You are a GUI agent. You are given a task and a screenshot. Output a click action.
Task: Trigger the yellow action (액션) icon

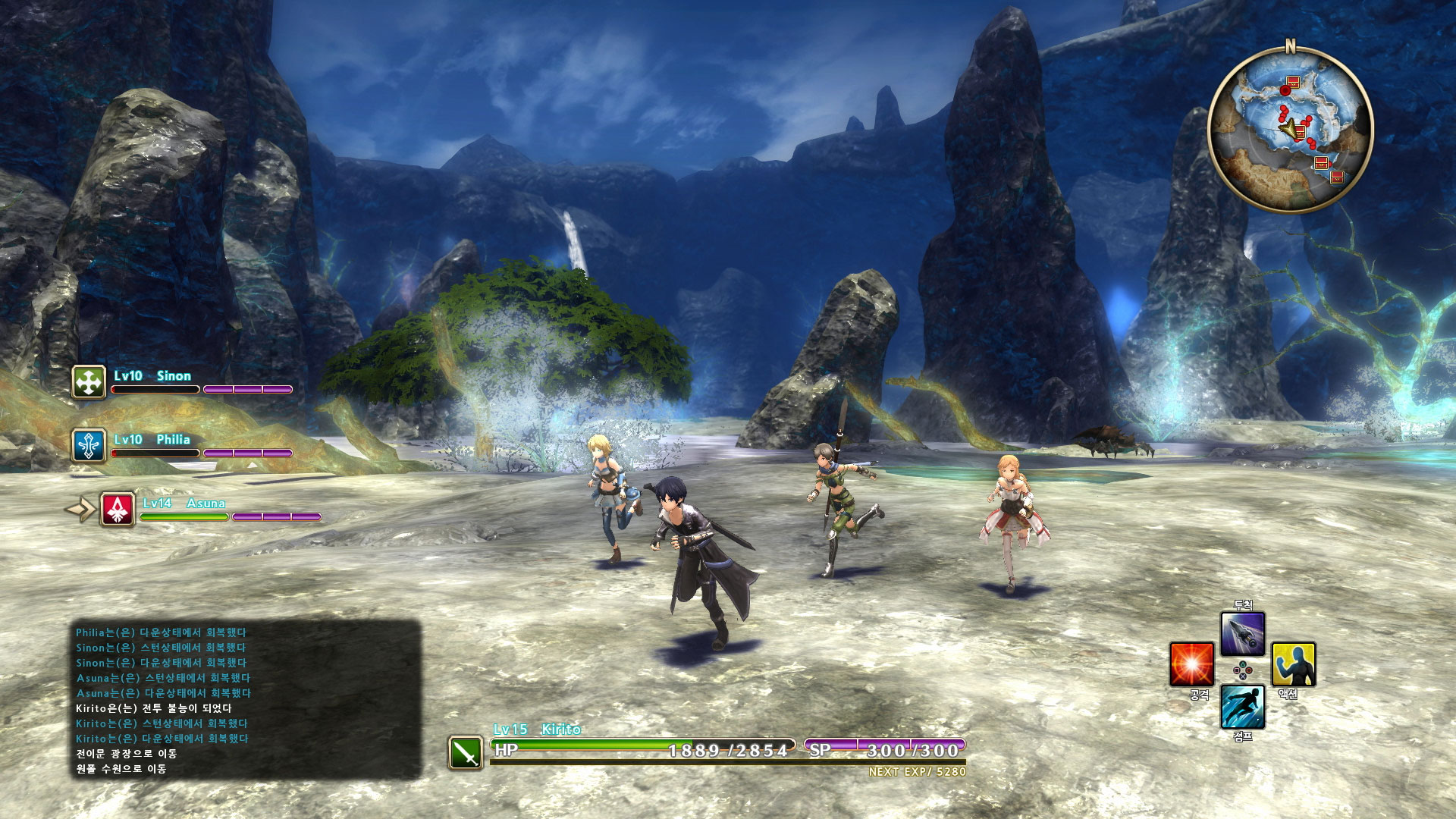(1293, 664)
